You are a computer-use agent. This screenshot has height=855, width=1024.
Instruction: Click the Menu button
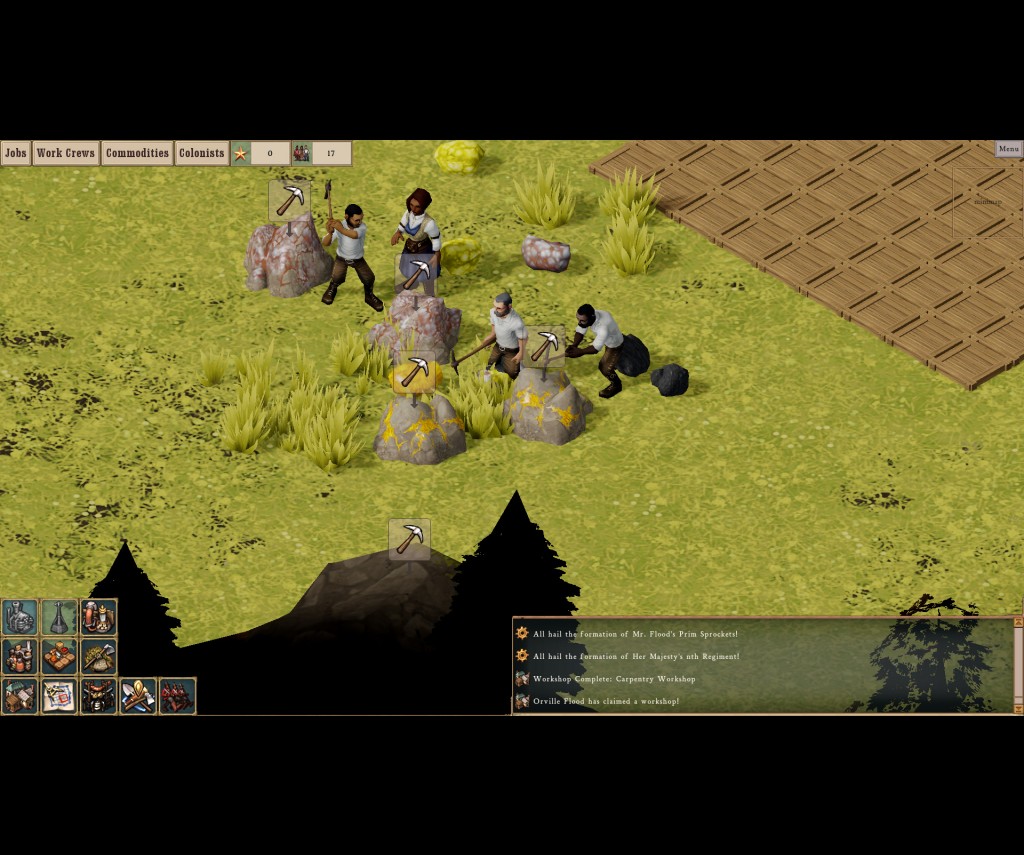[1008, 149]
